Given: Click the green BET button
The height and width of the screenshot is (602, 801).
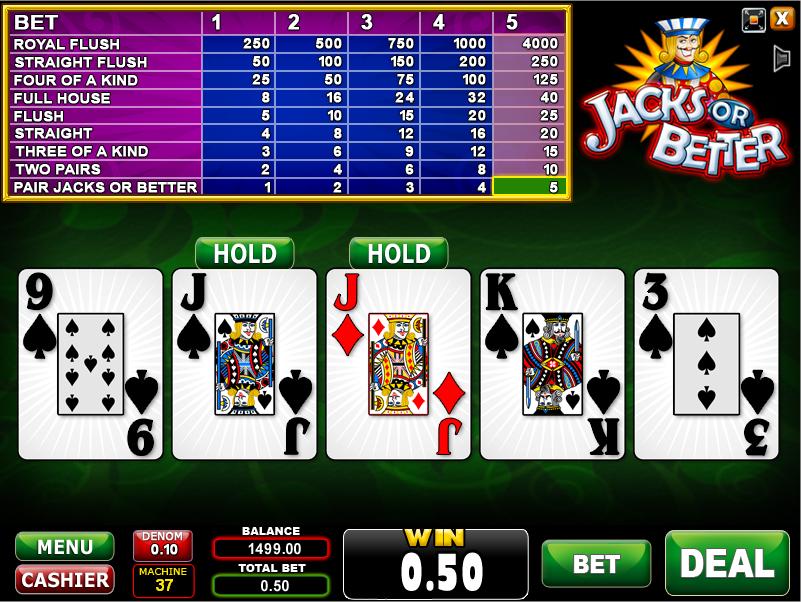Looking at the screenshot, I should point(596,564).
